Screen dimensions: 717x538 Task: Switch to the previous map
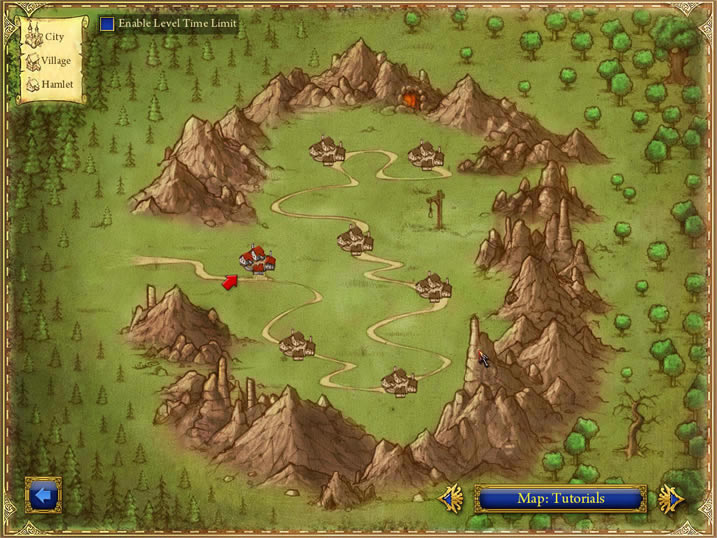[452, 497]
